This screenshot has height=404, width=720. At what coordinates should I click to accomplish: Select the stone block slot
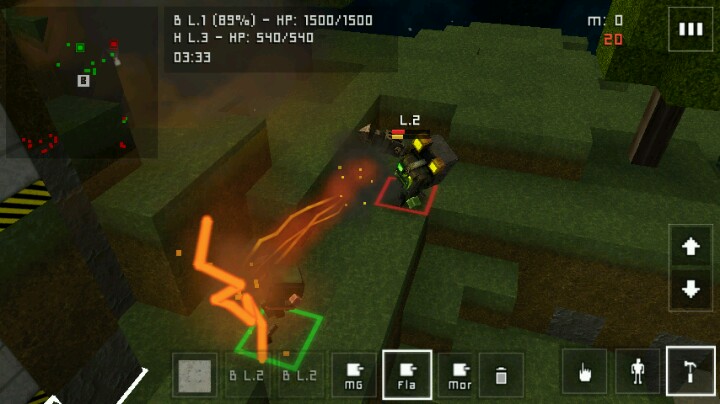tap(194, 375)
